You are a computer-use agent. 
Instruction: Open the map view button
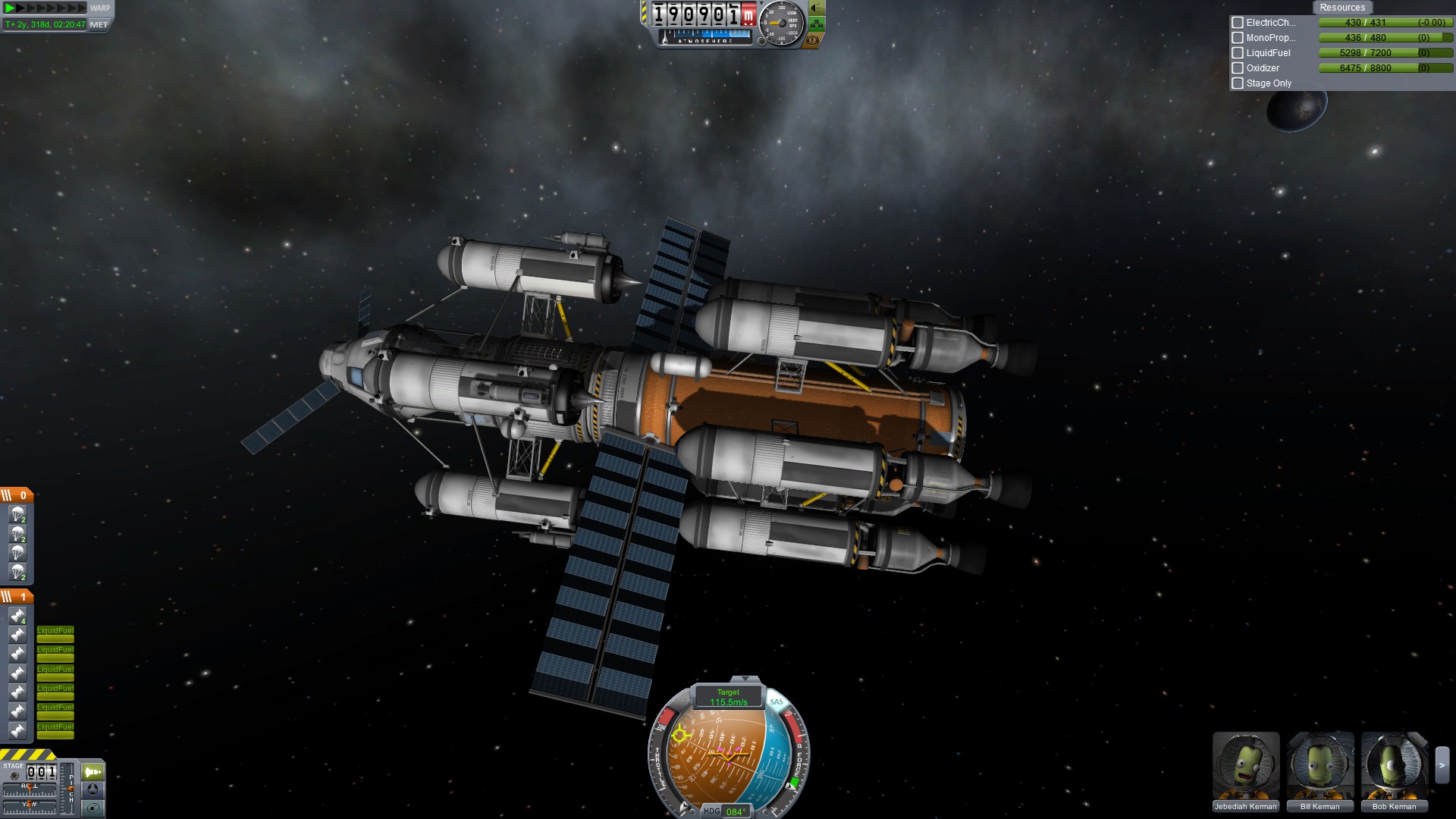click(x=93, y=808)
